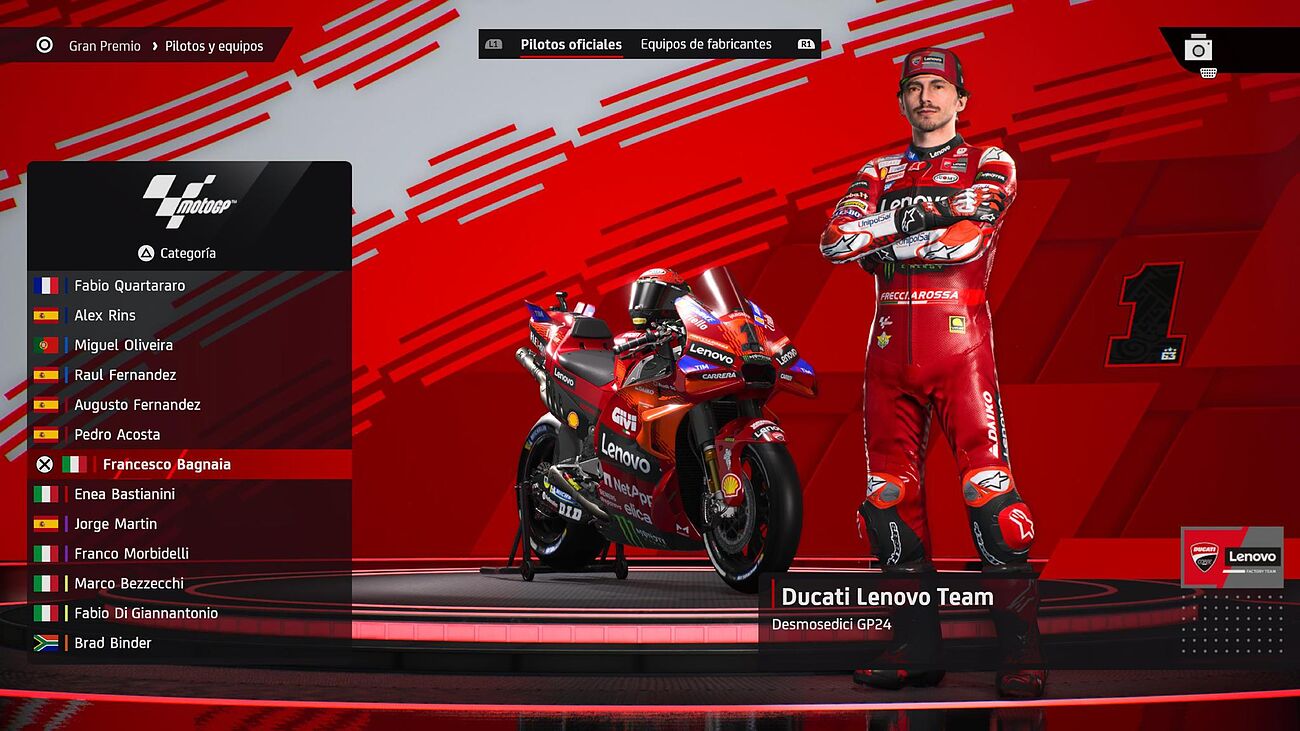Open the Equipos de fabricantes tab
The width and height of the screenshot is (1300, 731).
(706, 45)
